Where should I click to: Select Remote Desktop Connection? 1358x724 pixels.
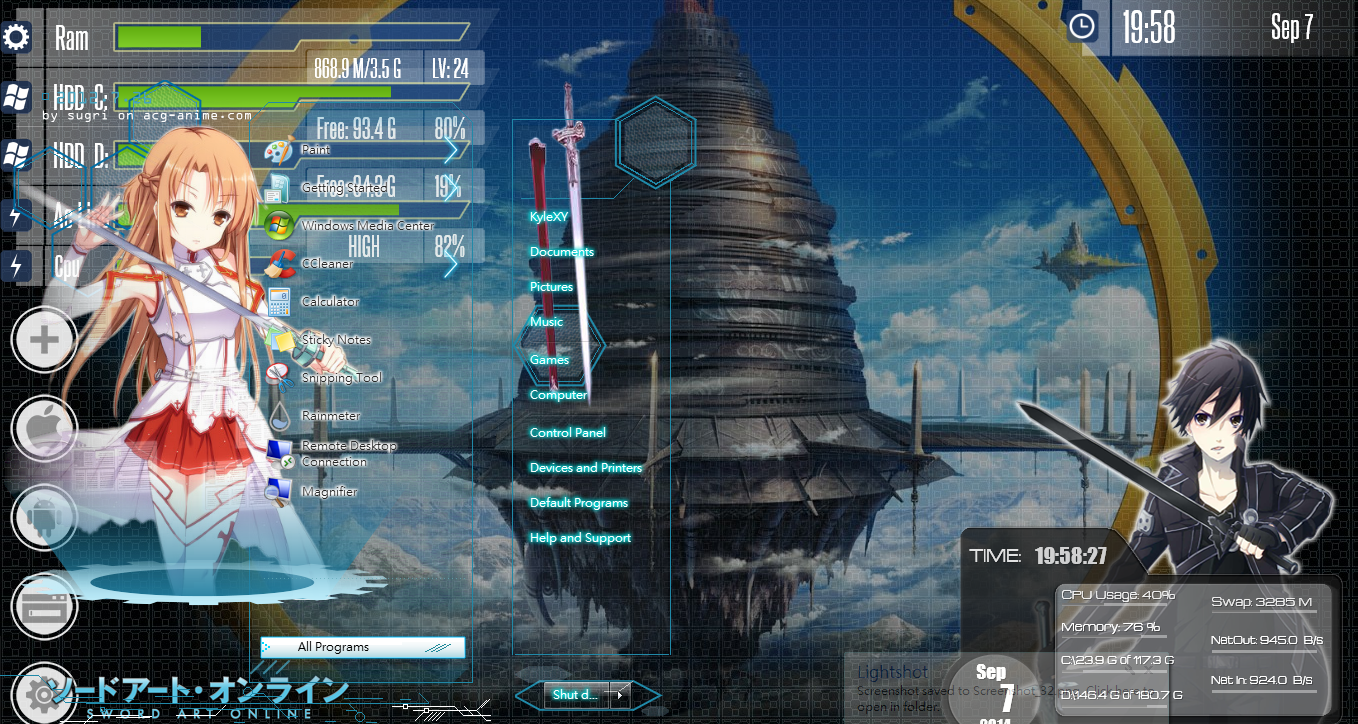347,454
